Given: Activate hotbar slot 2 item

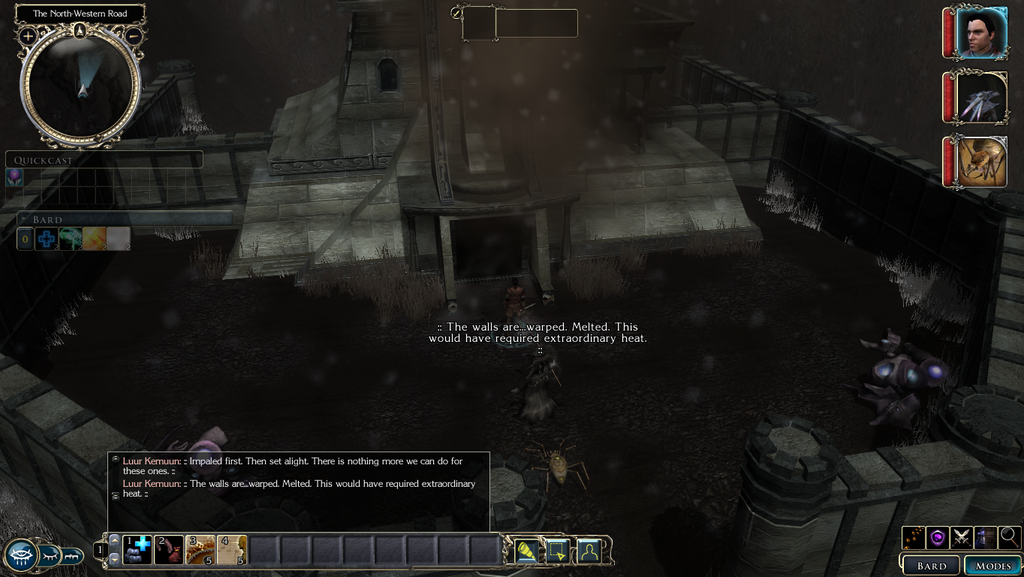Looking at the screenshot, I should click(169, 549).
